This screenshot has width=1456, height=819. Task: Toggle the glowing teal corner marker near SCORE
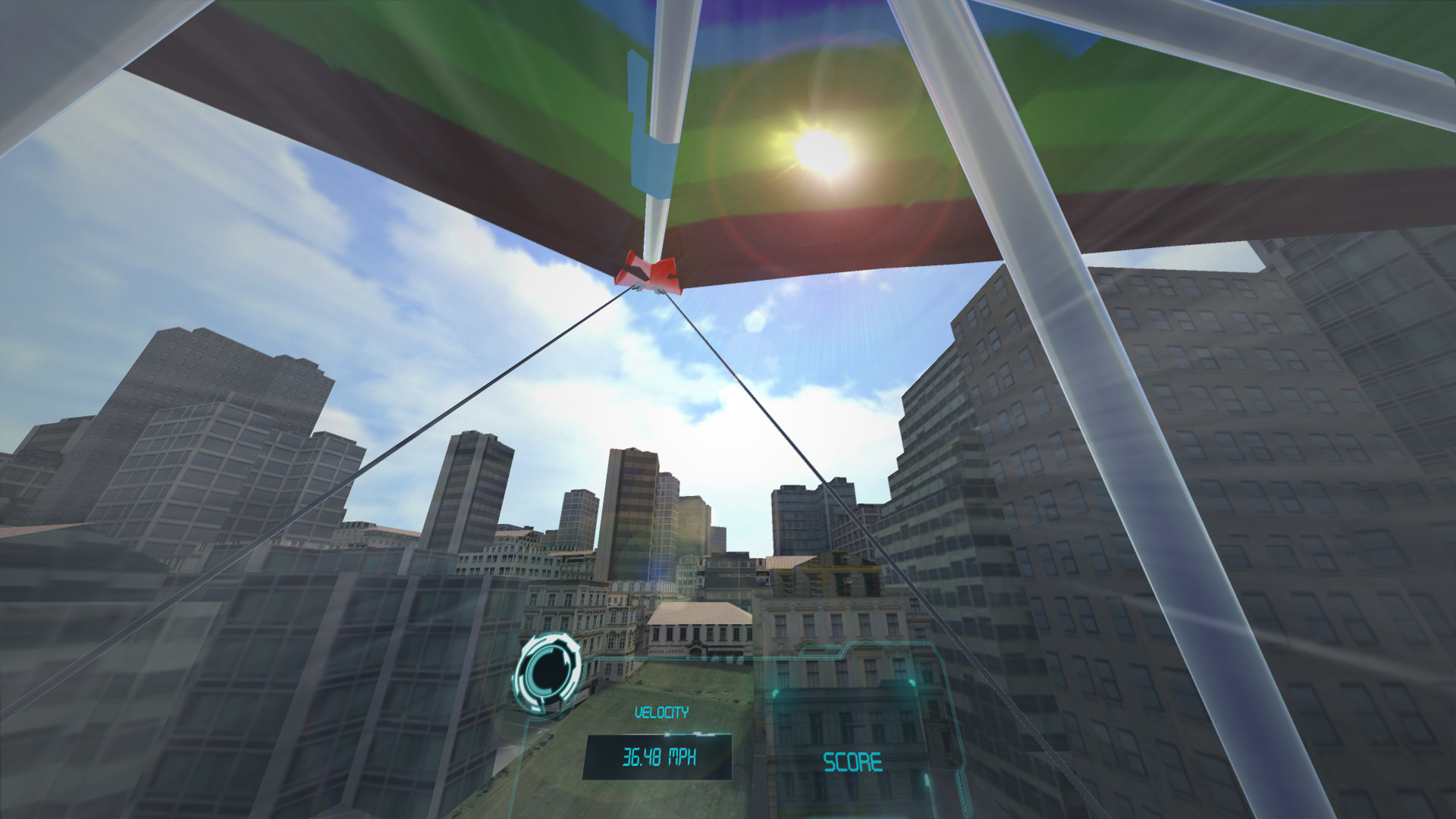pyautogui.click(x=775, y=691)
